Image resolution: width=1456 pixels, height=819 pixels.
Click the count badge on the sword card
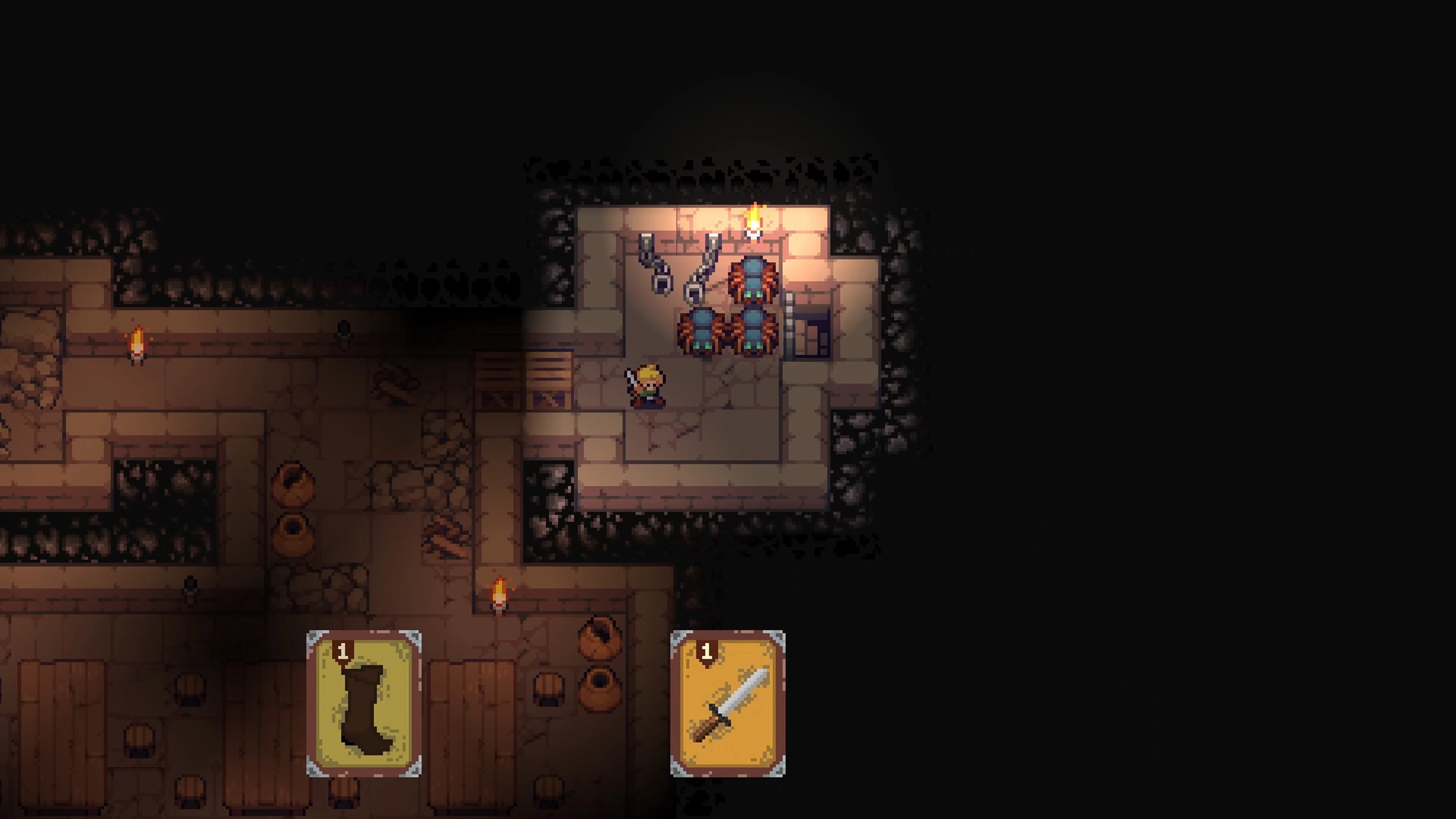coord(707,651)
